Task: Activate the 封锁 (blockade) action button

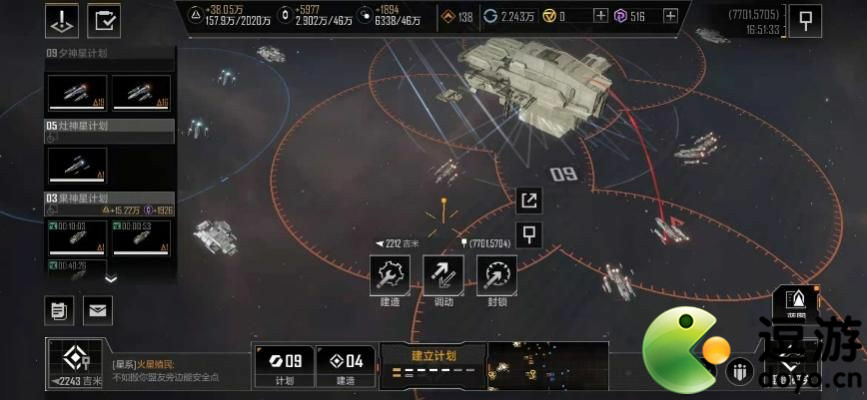Action: [496, 274]
